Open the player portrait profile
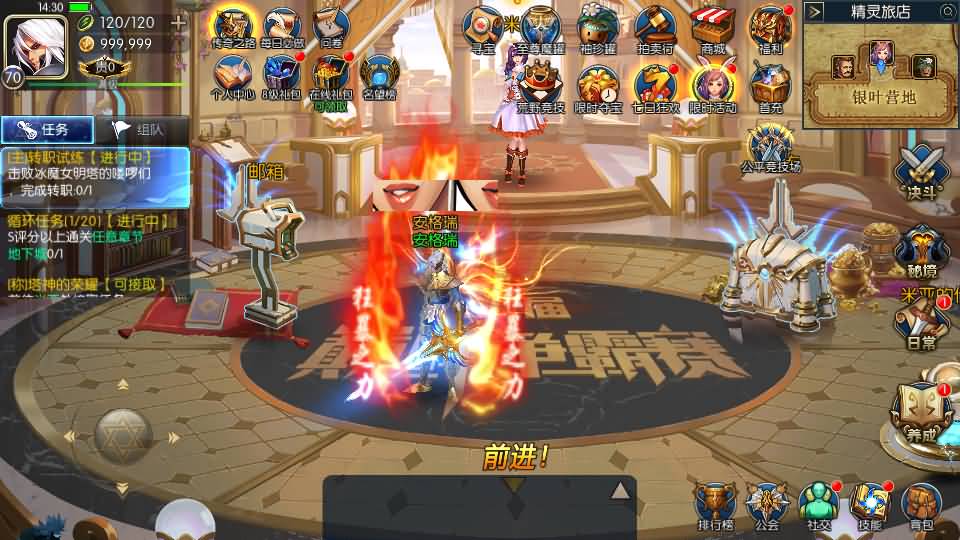The width and height of the screenshot is (960, 540). tap(36, 42)
